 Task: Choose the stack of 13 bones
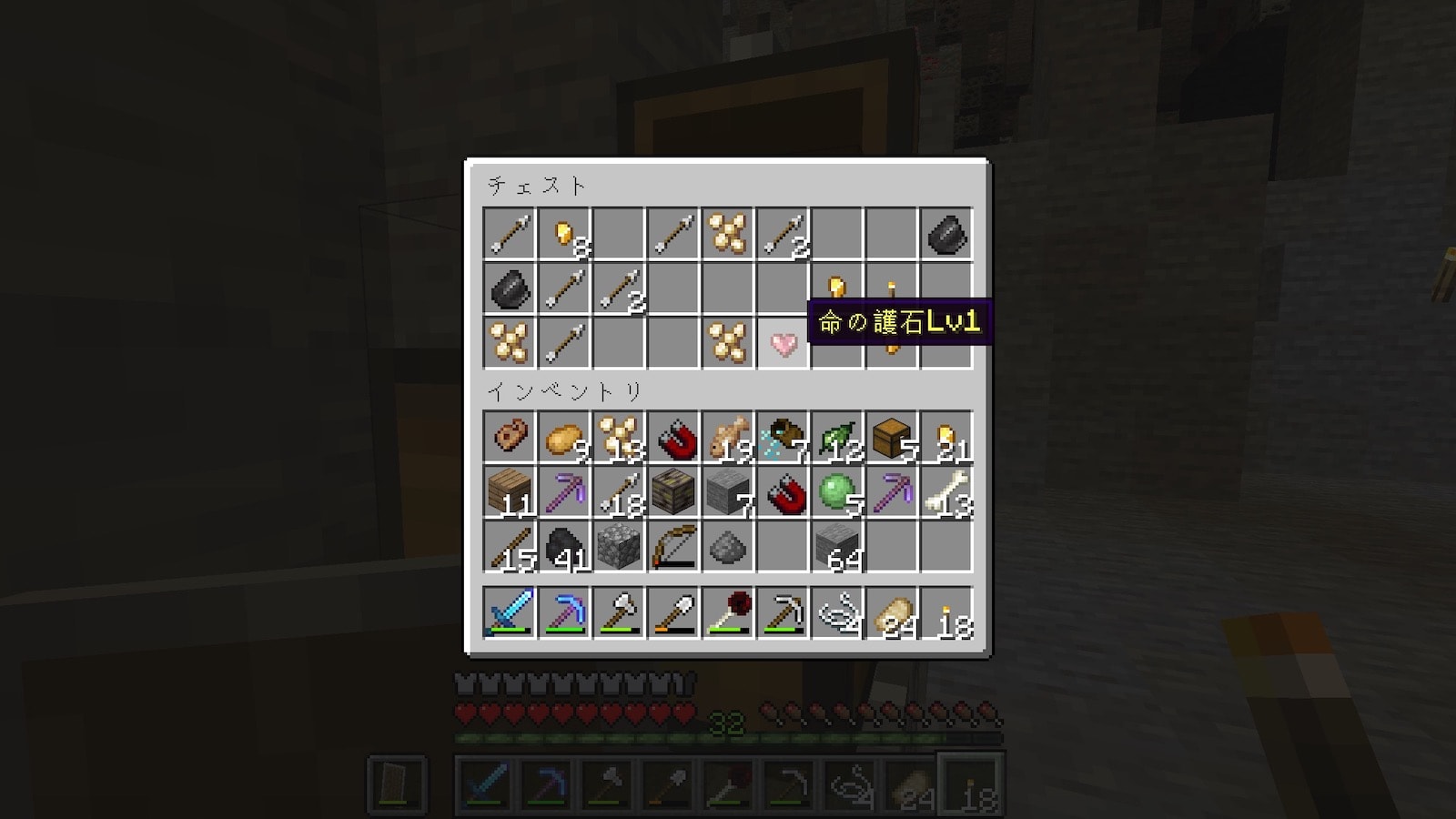point(946,492)
